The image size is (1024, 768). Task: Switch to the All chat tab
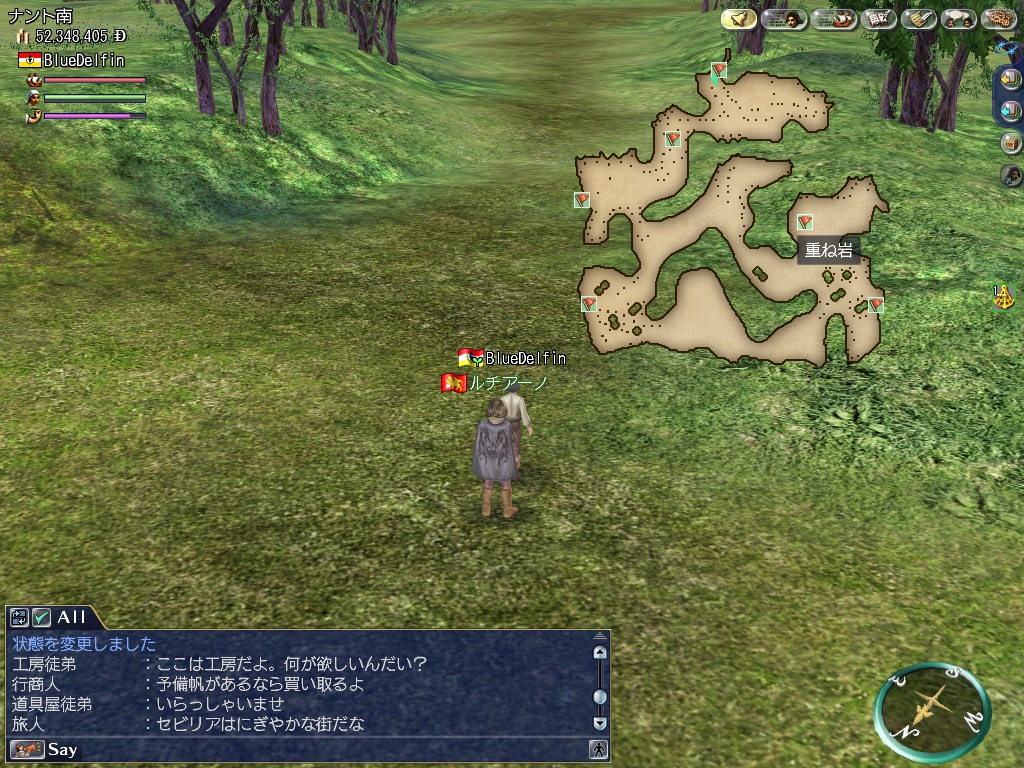(72, 617)
